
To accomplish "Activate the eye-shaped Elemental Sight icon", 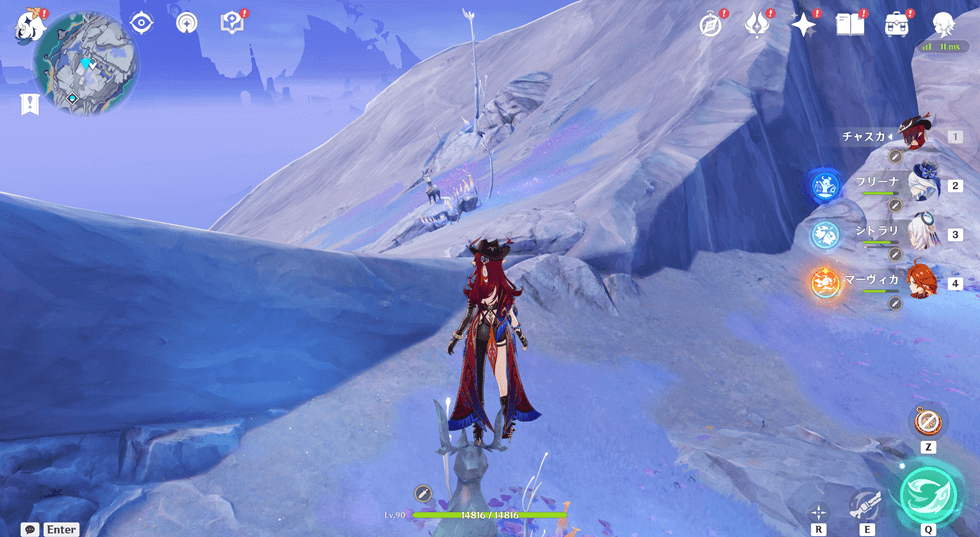I will 141,23.
